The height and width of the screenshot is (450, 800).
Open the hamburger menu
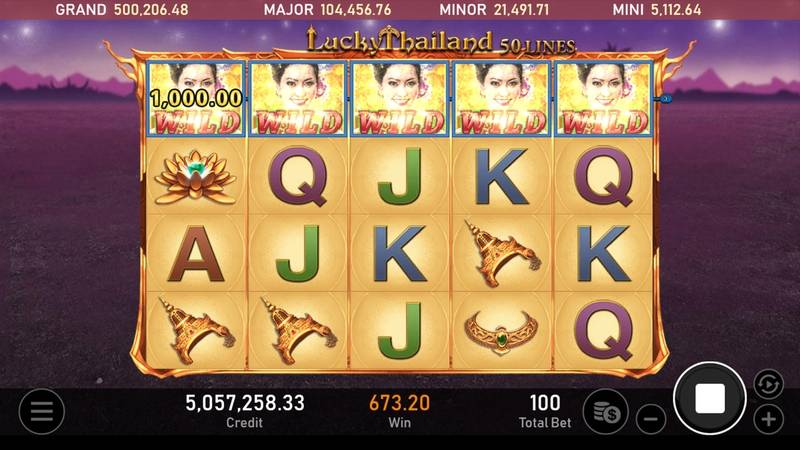(41, 411)
